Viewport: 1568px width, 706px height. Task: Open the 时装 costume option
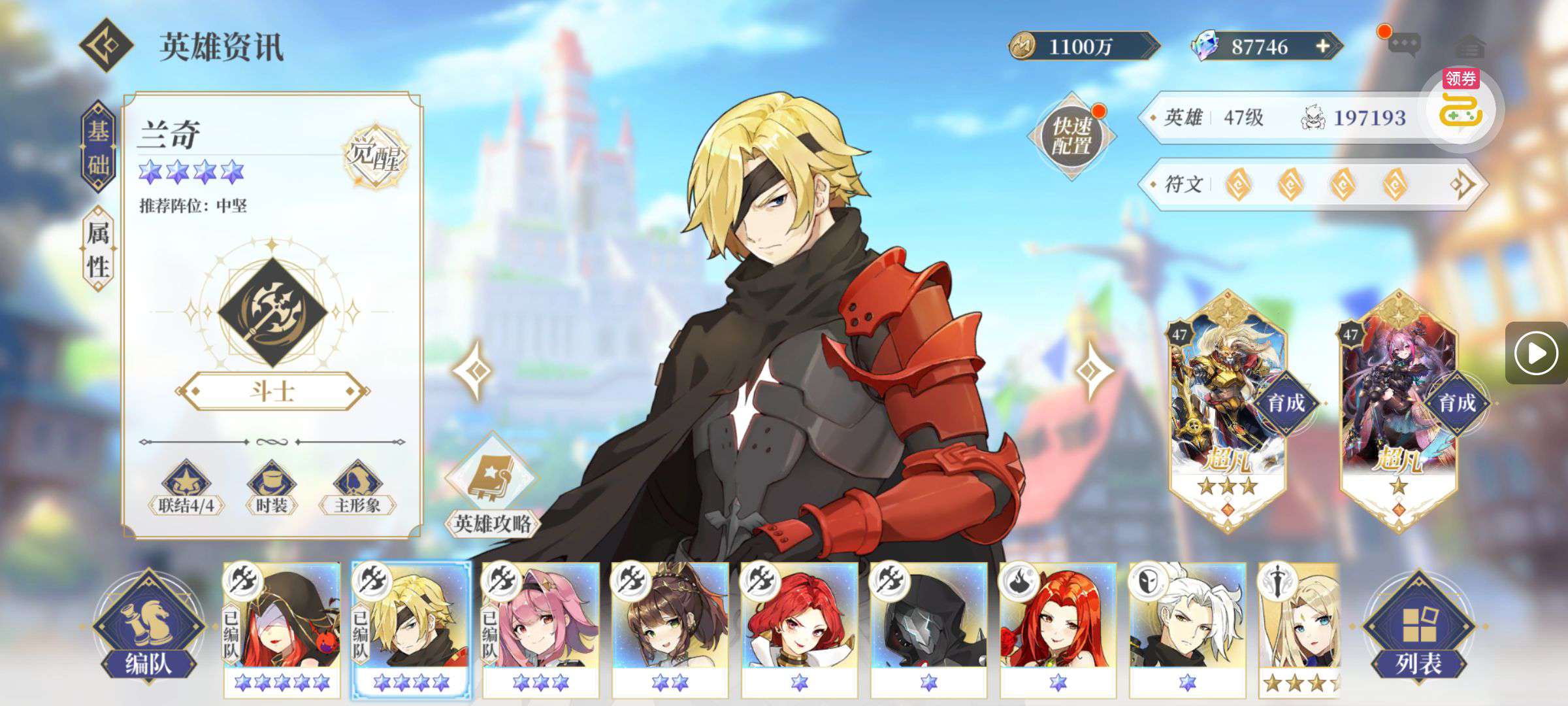tap(271, 487)
